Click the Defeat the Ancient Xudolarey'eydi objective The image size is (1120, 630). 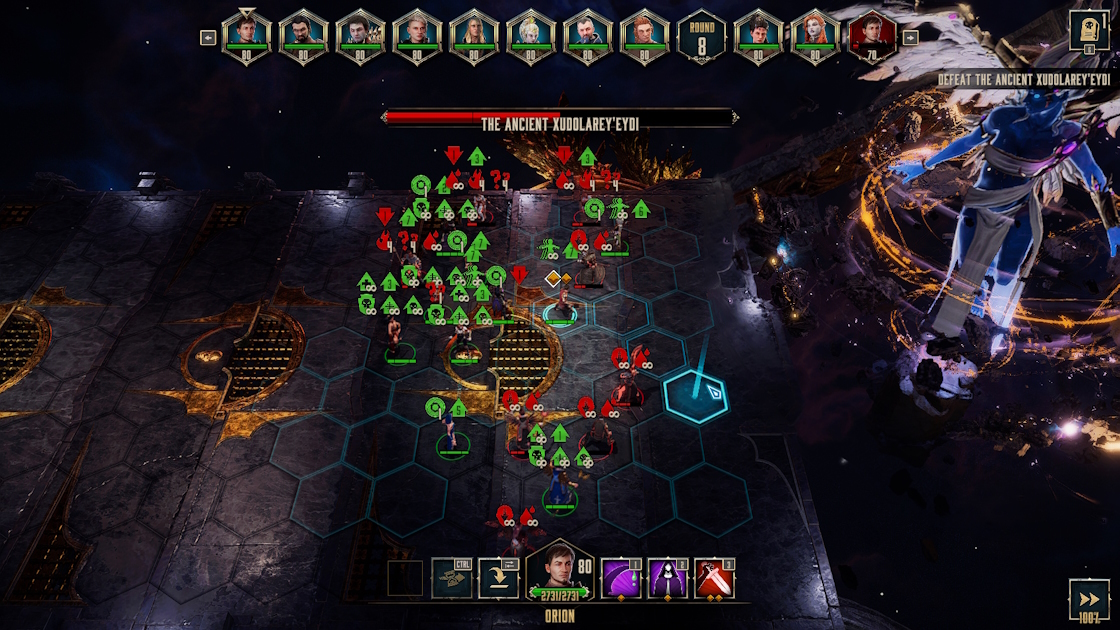pos(1024,79)
